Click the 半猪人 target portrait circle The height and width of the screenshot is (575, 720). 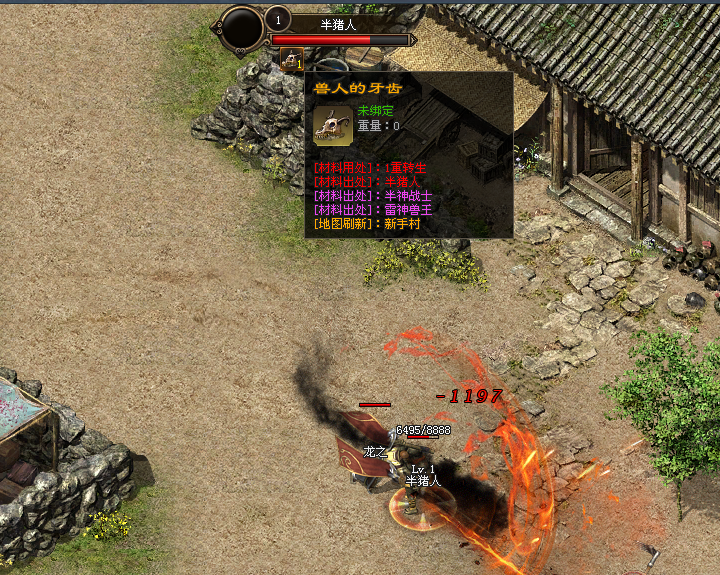(x=242, y=28)
